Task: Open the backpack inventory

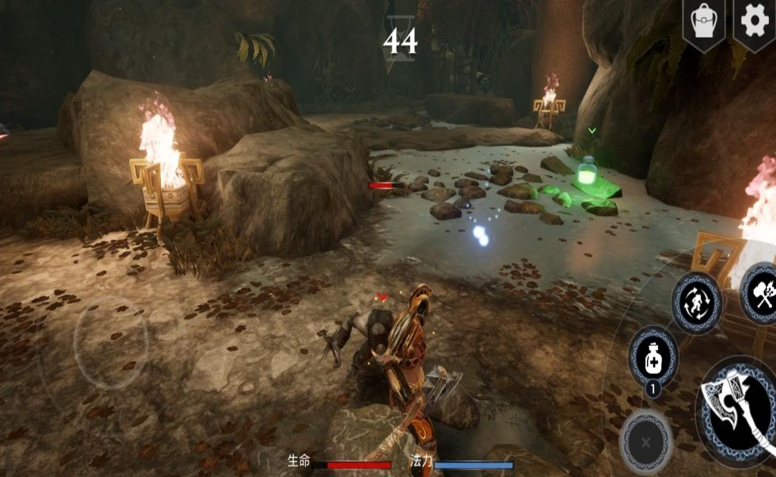Action: click(703, 22)
